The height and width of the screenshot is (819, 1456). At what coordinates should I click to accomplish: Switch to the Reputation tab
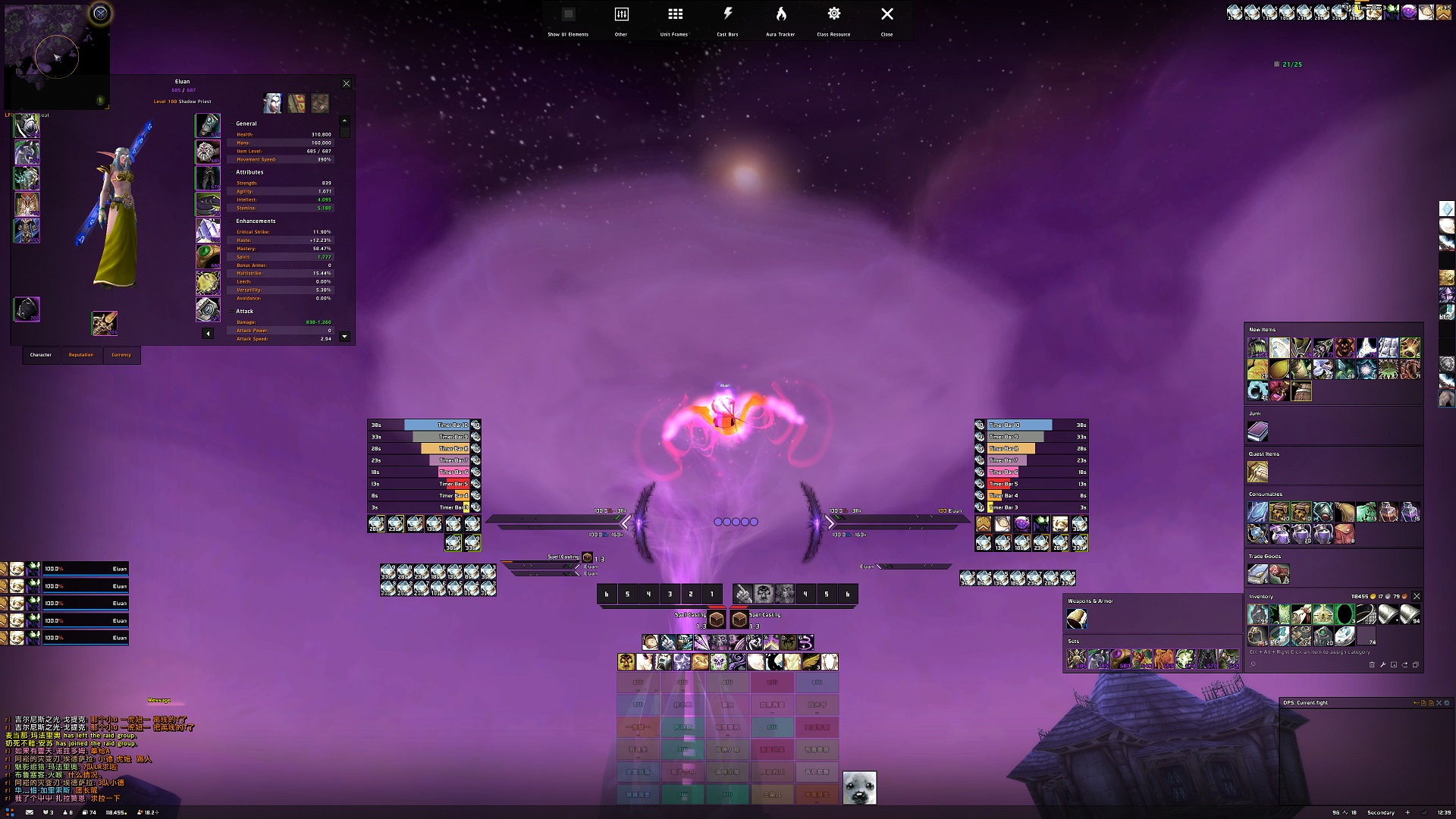click(x=81, y=355)
